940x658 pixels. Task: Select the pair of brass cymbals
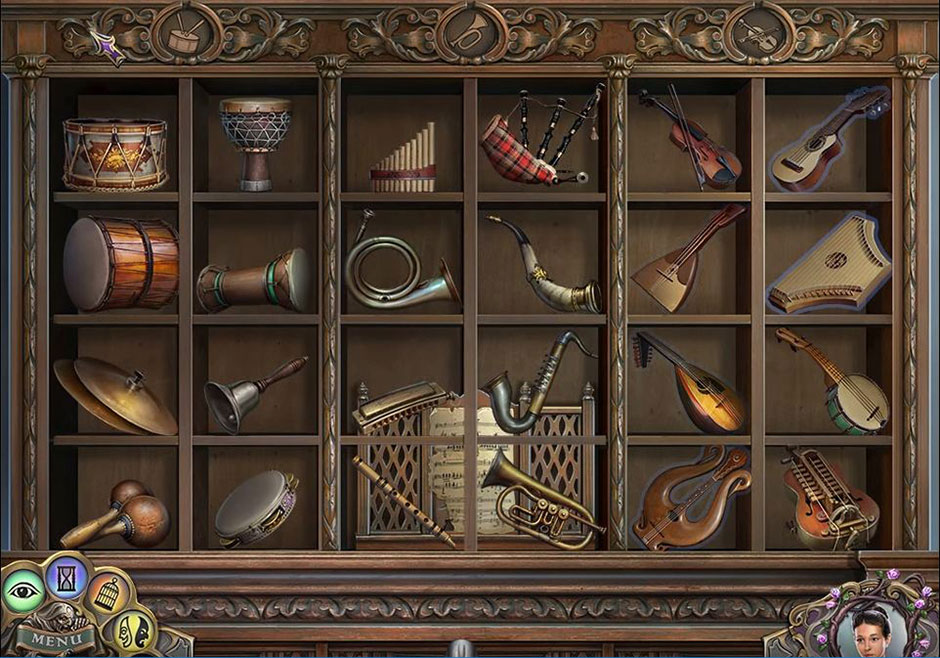[113, 395]
